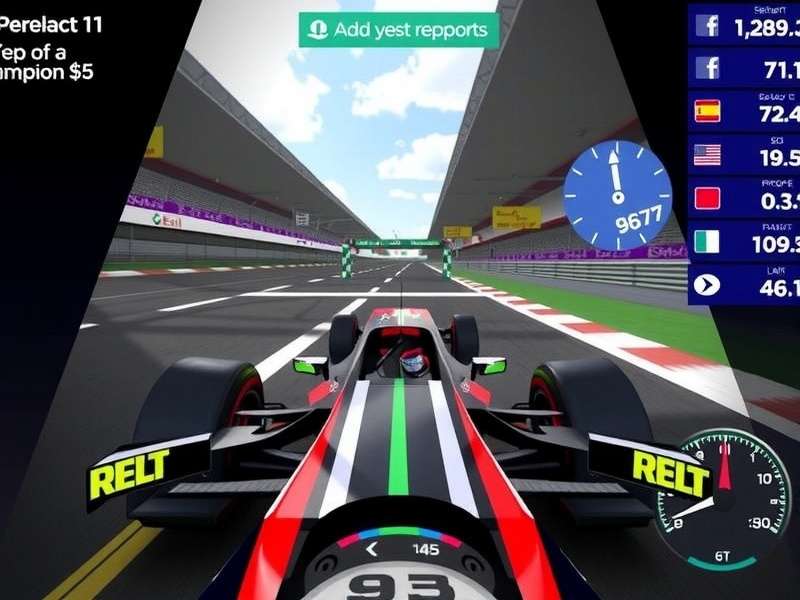Select the Spanish flag leaderboard row

(744, 111)
